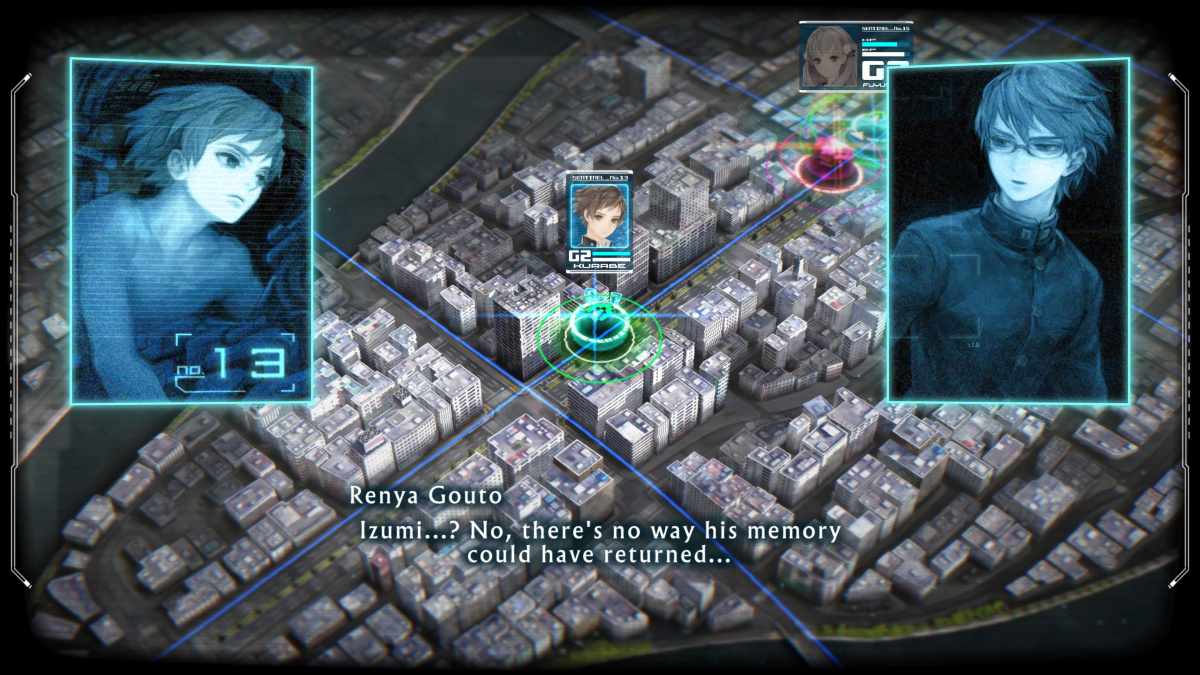Click Renya Gouto's portrait panel
This screenshot has height=675, width=1200.
[1008, 230]
